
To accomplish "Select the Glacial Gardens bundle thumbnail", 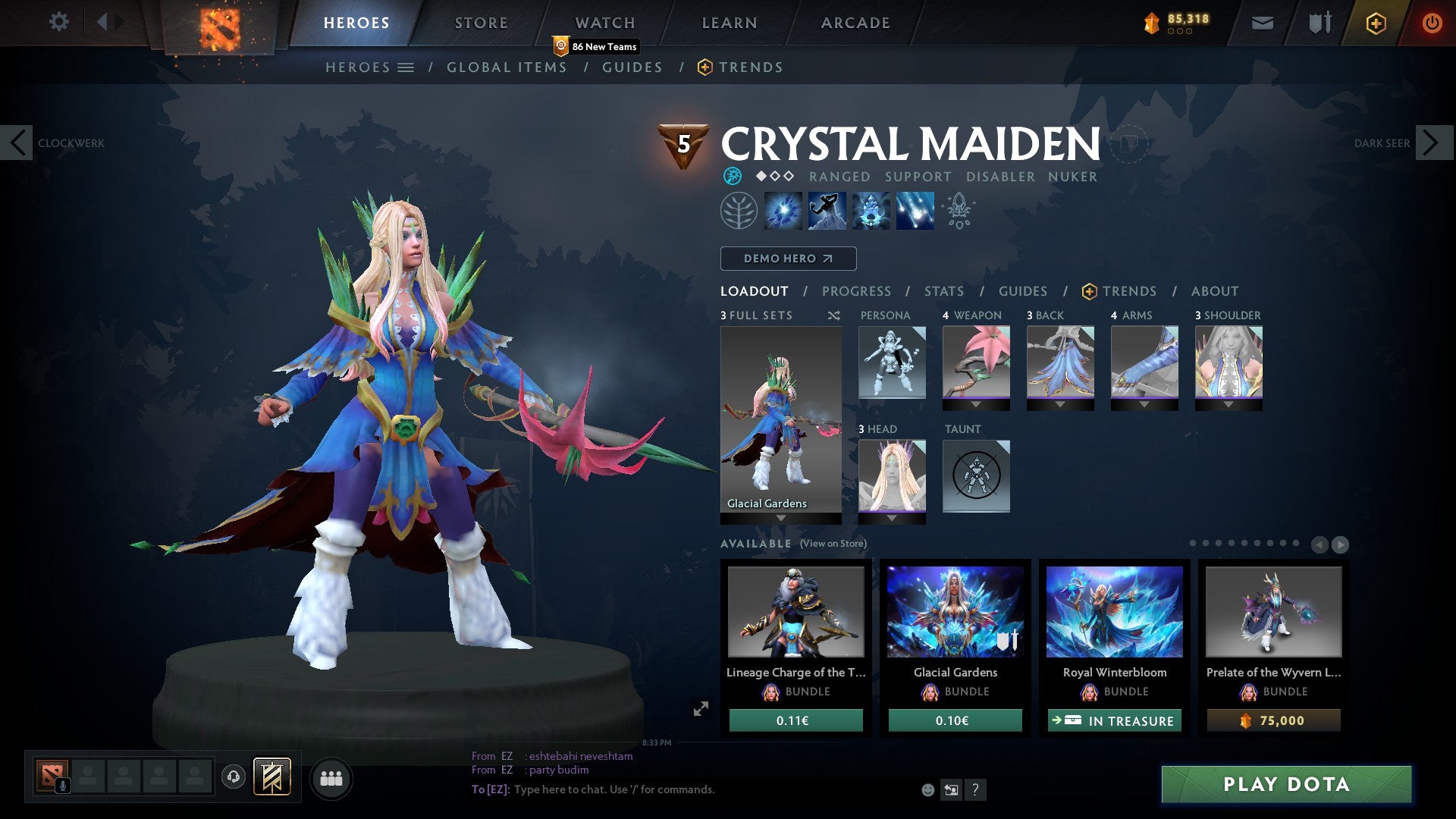I will coord(954,612).
